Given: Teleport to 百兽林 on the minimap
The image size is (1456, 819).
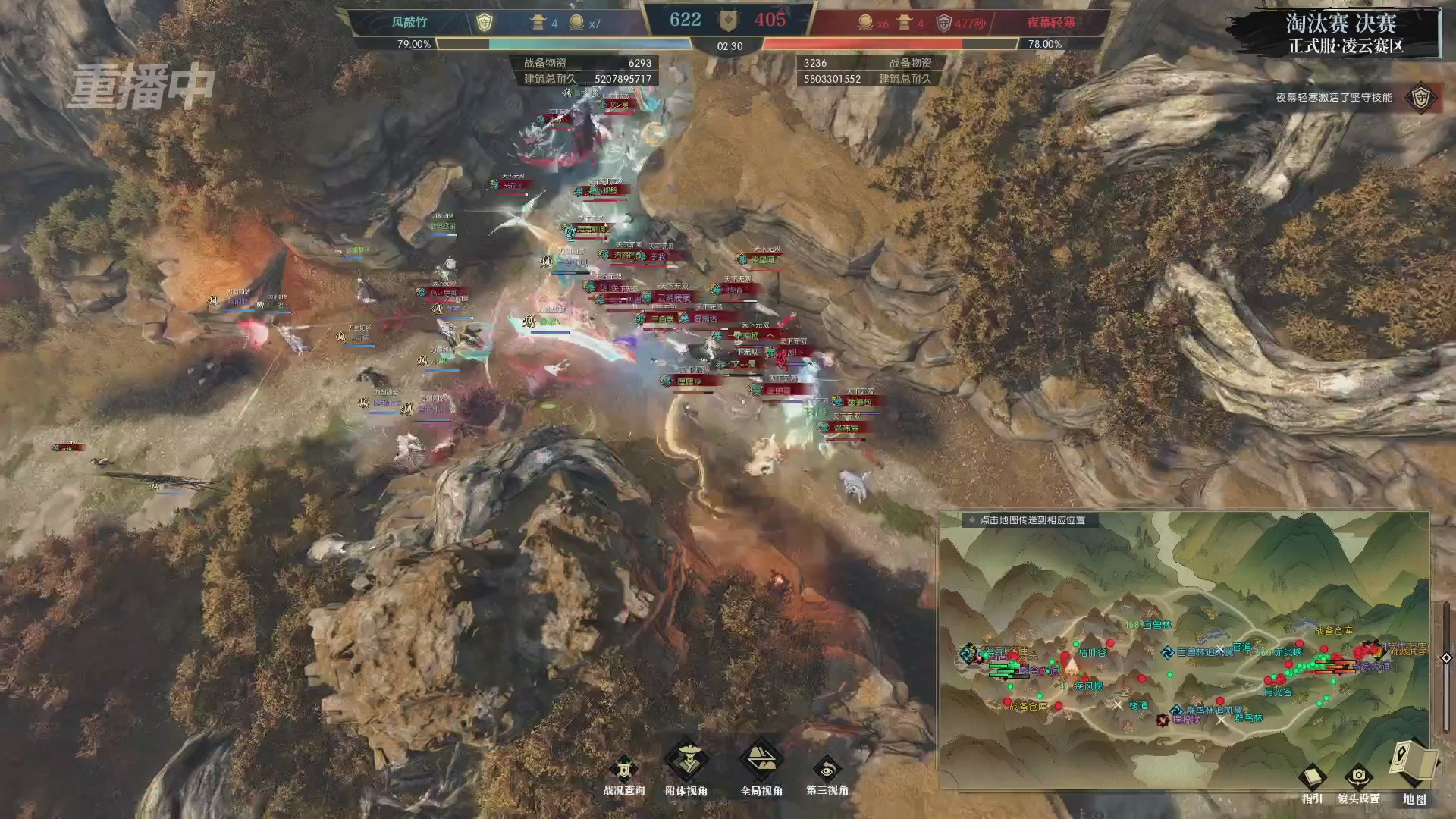Looking at the screenshot, I should [x=1156, y=625].
